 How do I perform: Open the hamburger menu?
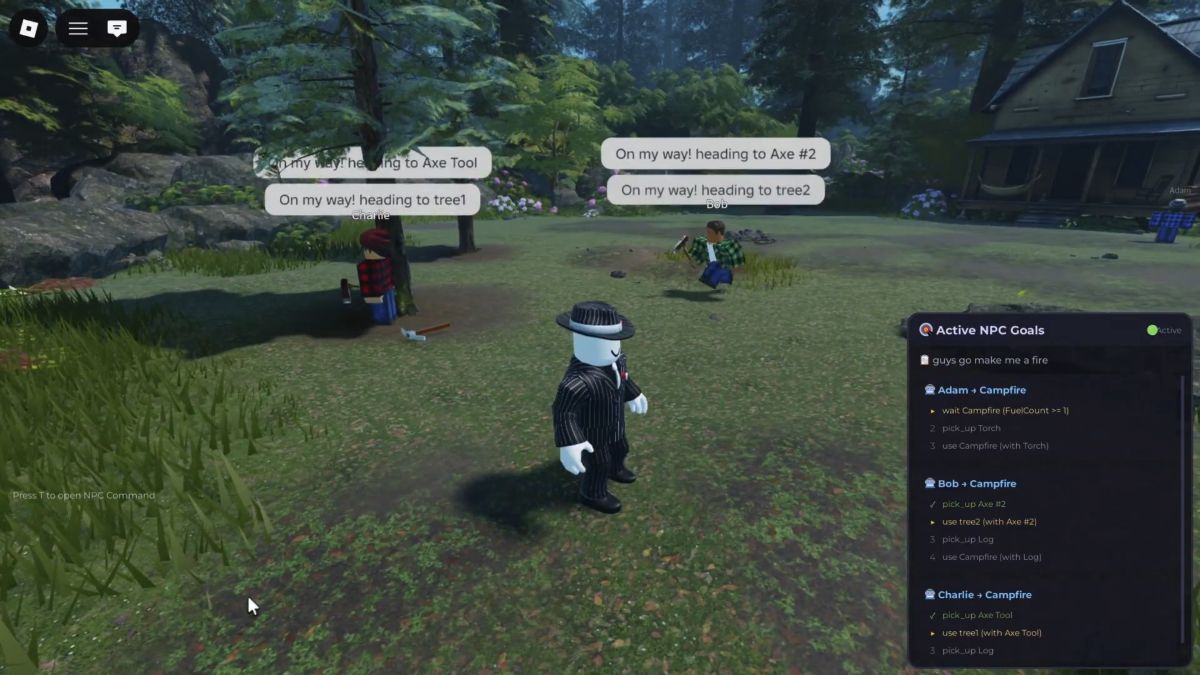[x=78, y=28]
